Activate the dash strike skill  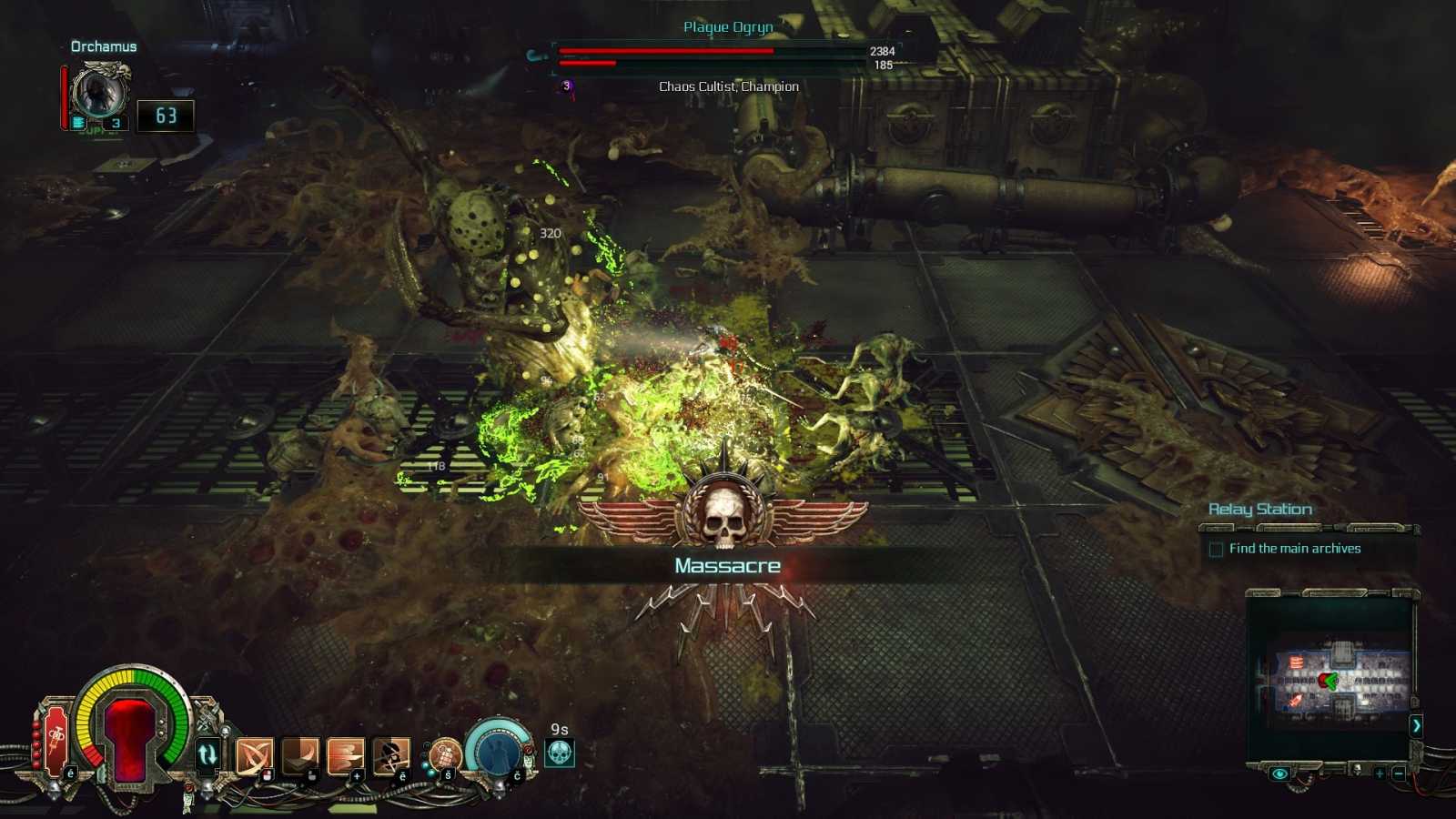[346, 754]
